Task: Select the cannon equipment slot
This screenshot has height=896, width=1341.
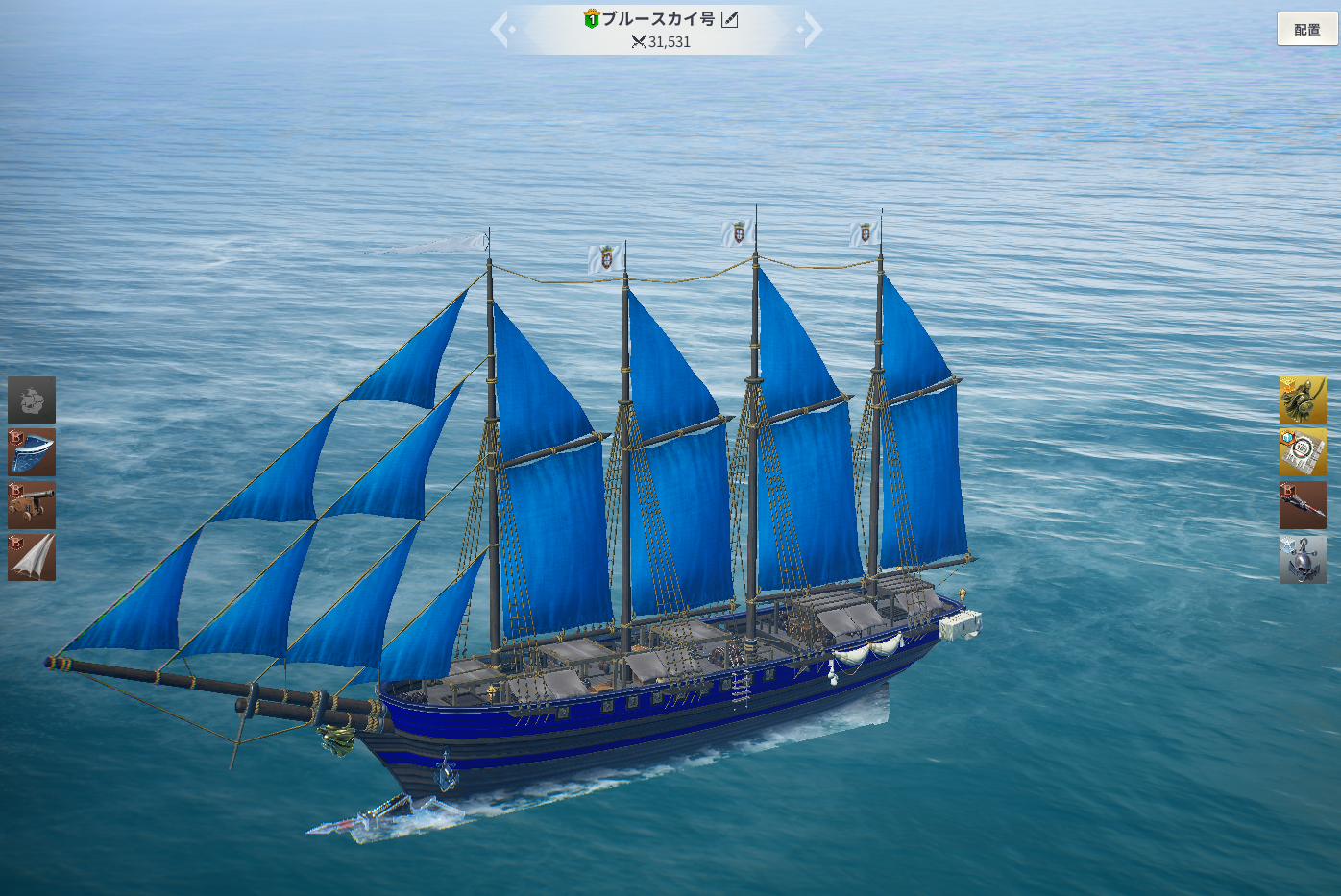Action: [32, 505]
